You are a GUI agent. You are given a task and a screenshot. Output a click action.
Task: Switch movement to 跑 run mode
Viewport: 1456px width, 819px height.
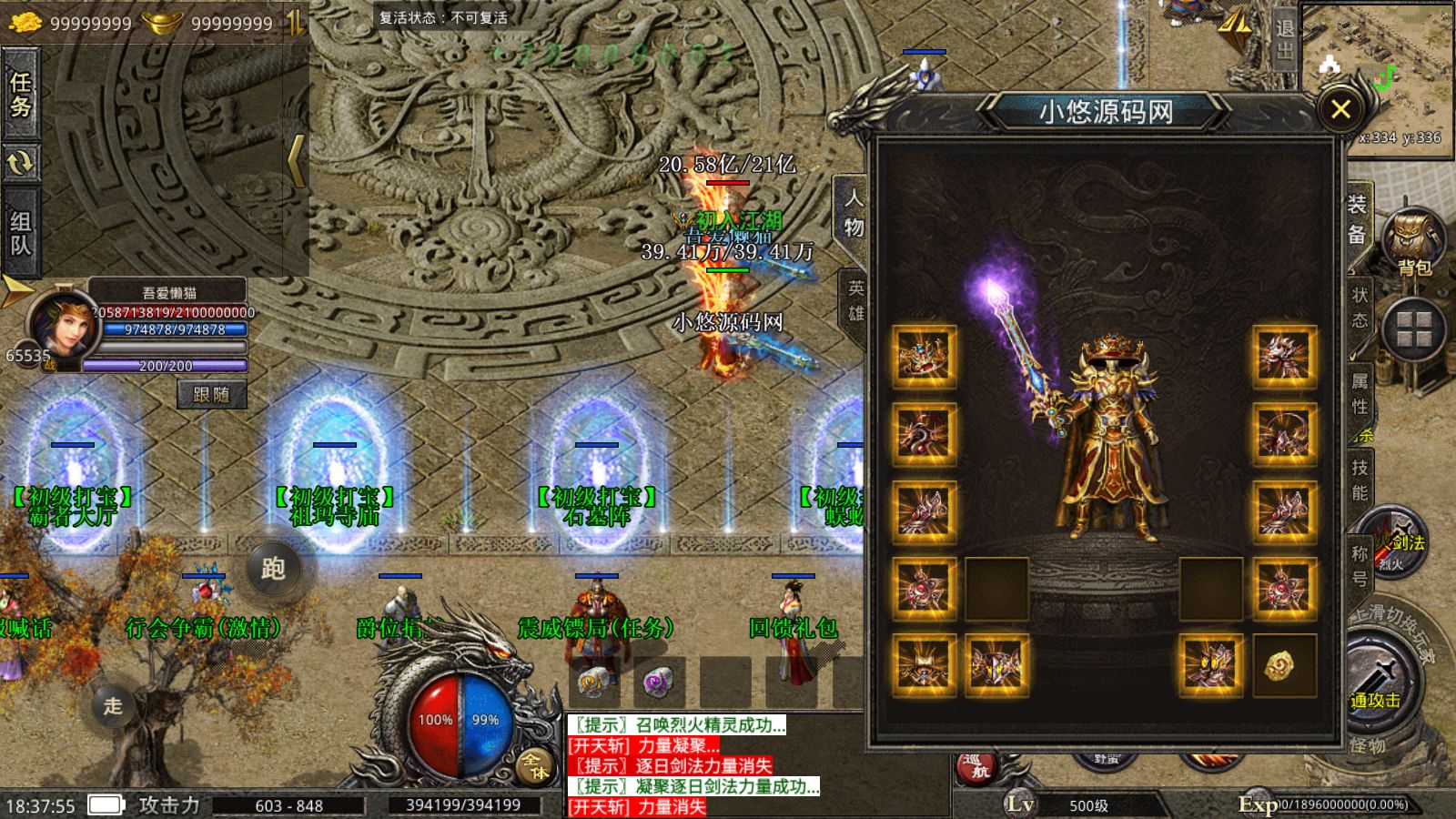273,569
